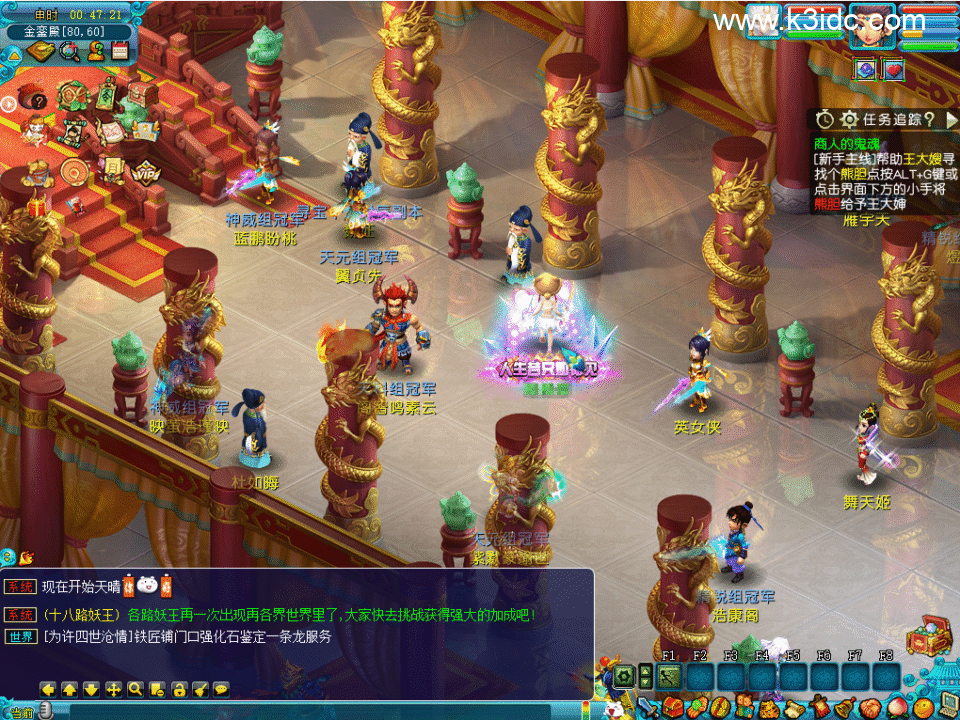This screenshot has height=720, width=960.
Task: Open the world map magnifier icon
Action: pyautogui.click(x=70, y=50)
